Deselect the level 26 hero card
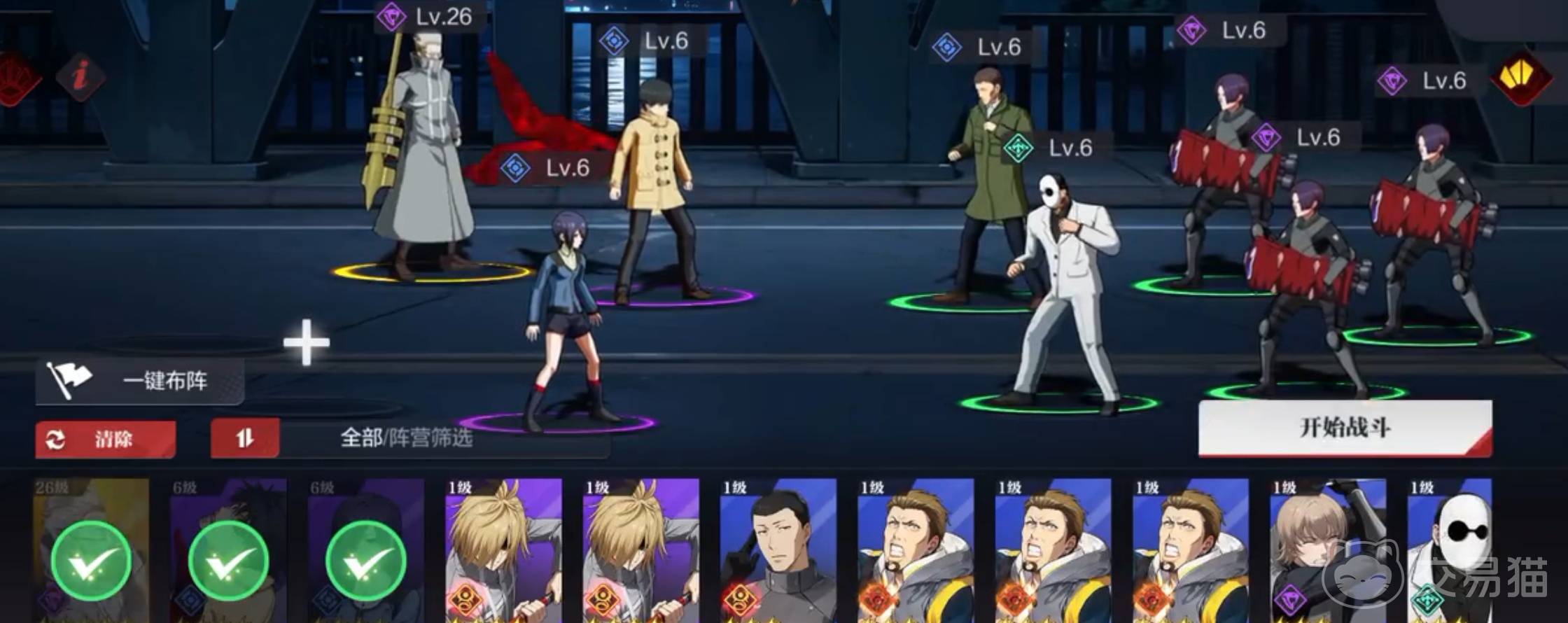 coord(91,551)
